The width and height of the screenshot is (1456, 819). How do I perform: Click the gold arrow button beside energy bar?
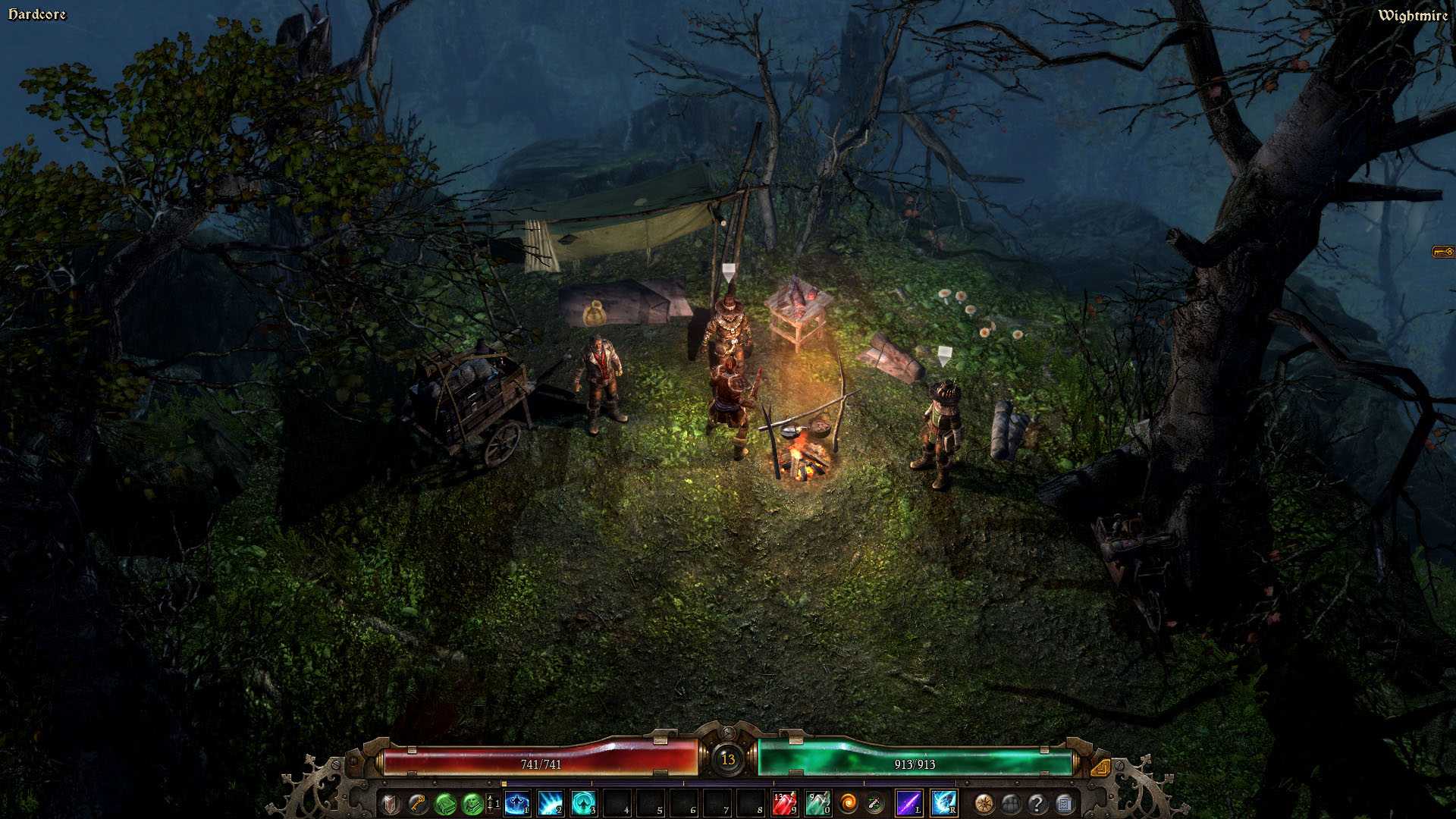[1101, 767]
